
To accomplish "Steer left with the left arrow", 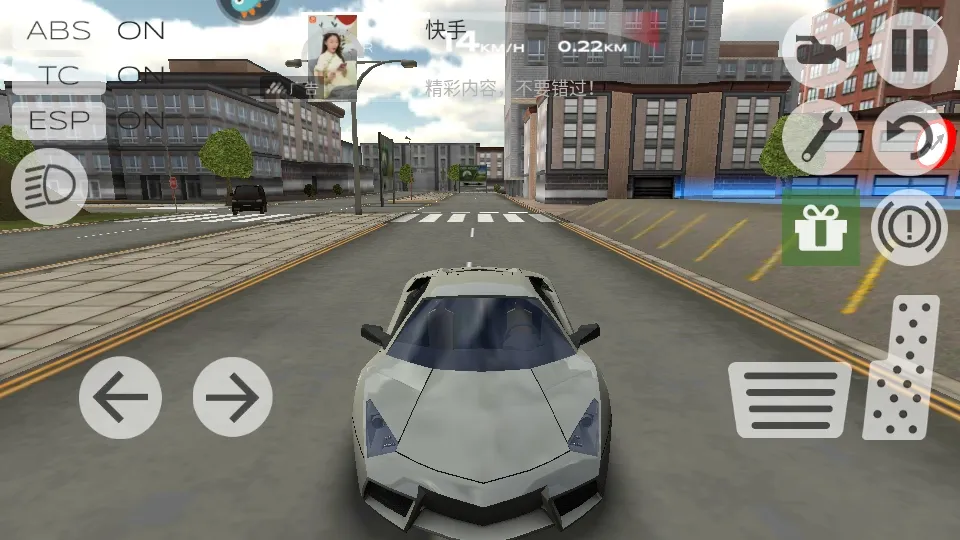I will click(x=120, y=397).
